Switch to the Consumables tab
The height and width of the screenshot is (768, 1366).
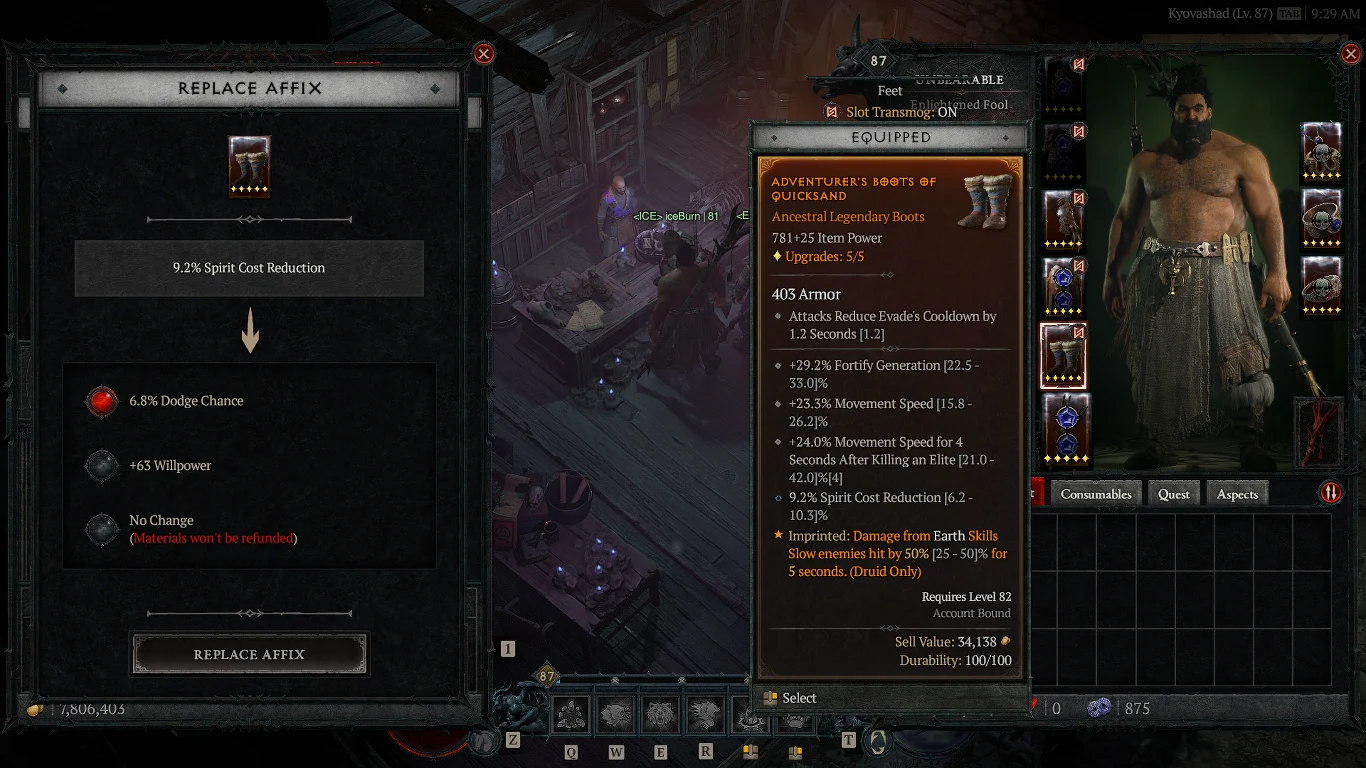(x=1095, y=493)
